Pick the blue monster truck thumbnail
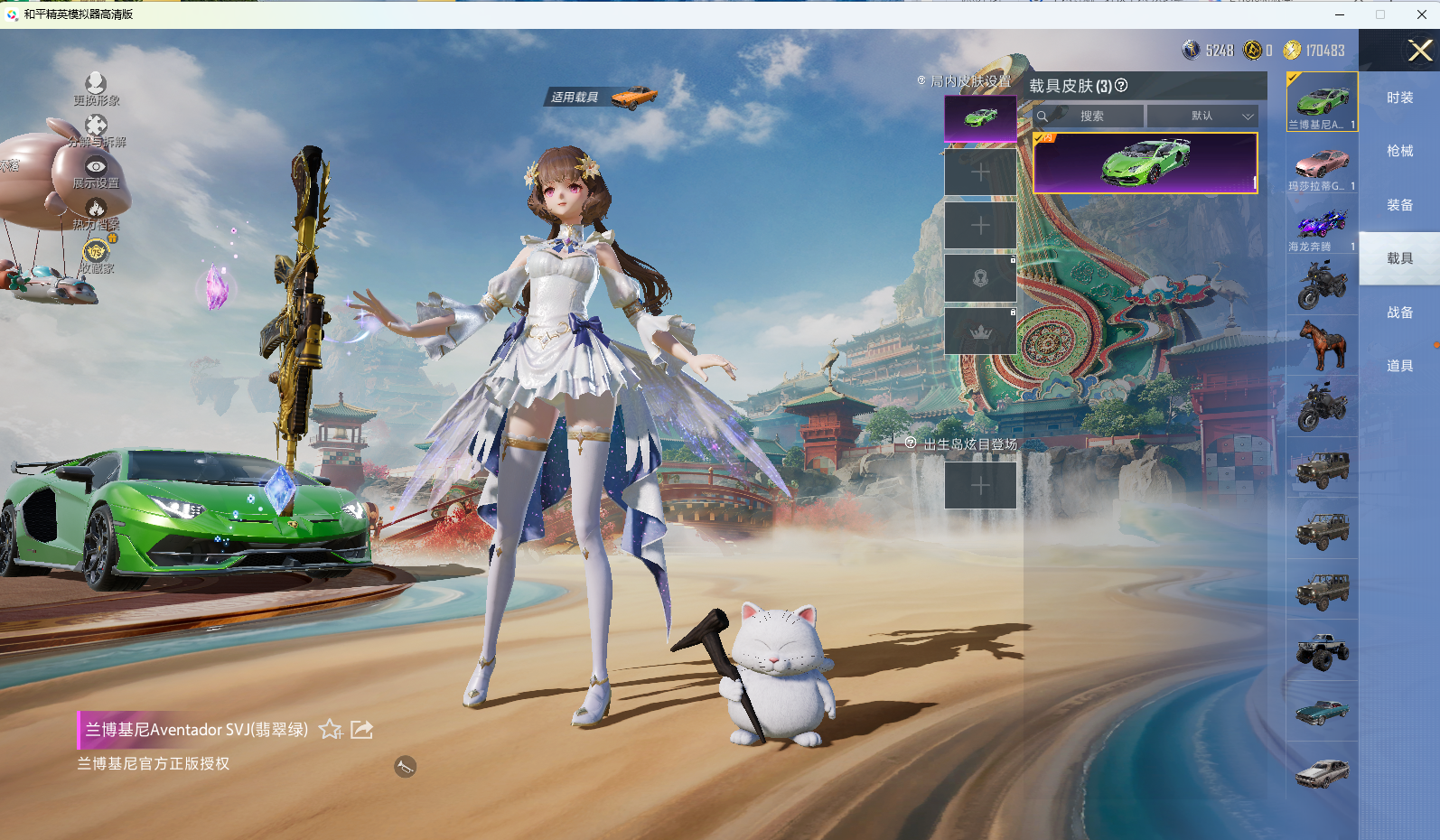 [x=1322, y=650]
